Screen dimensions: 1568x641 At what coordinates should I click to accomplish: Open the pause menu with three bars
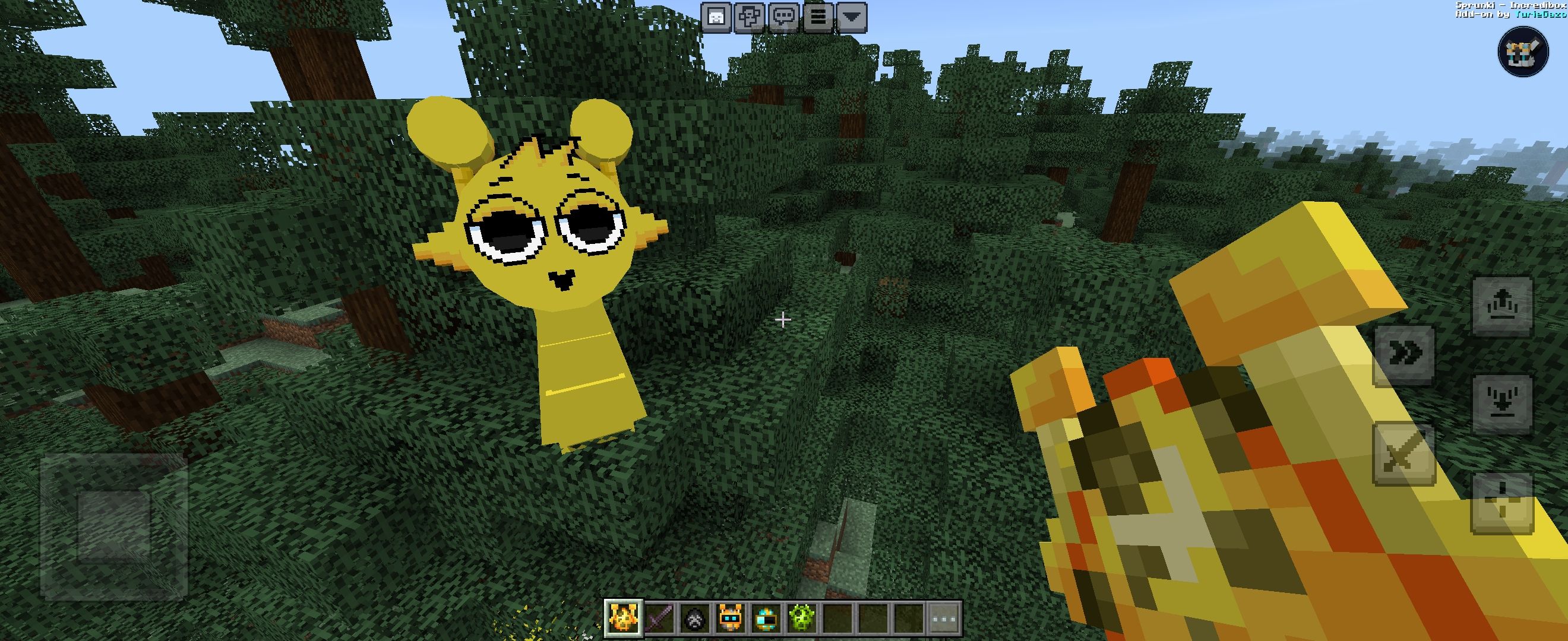(818, 17)
